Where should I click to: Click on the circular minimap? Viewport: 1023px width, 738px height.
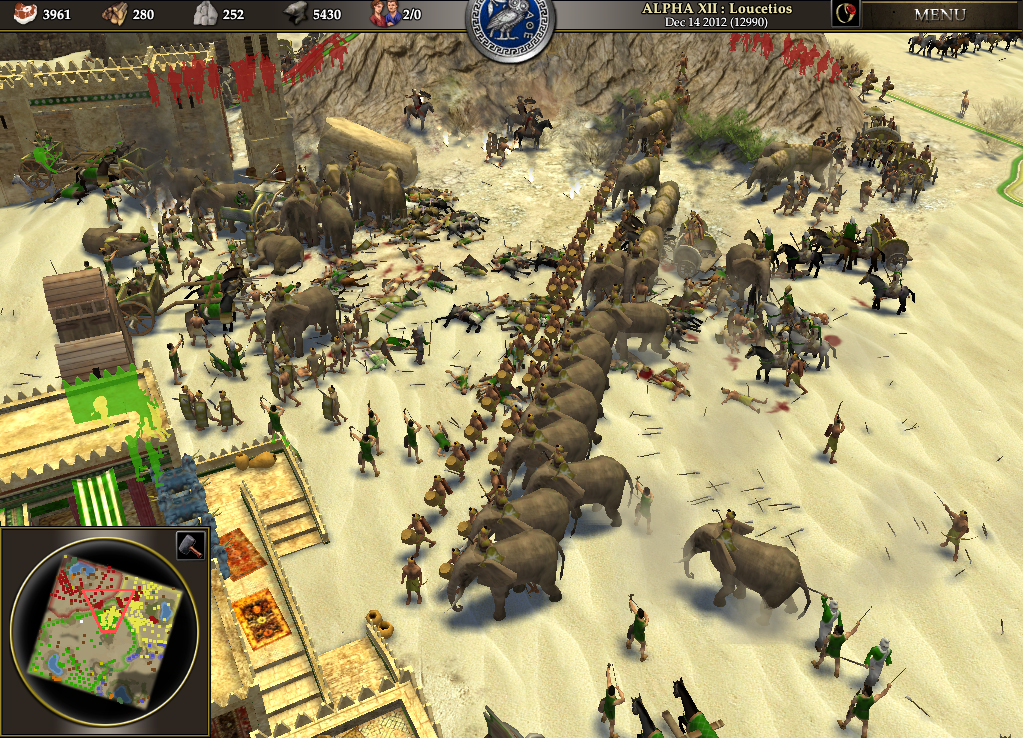pyautogui.click(x=104, y=631)
